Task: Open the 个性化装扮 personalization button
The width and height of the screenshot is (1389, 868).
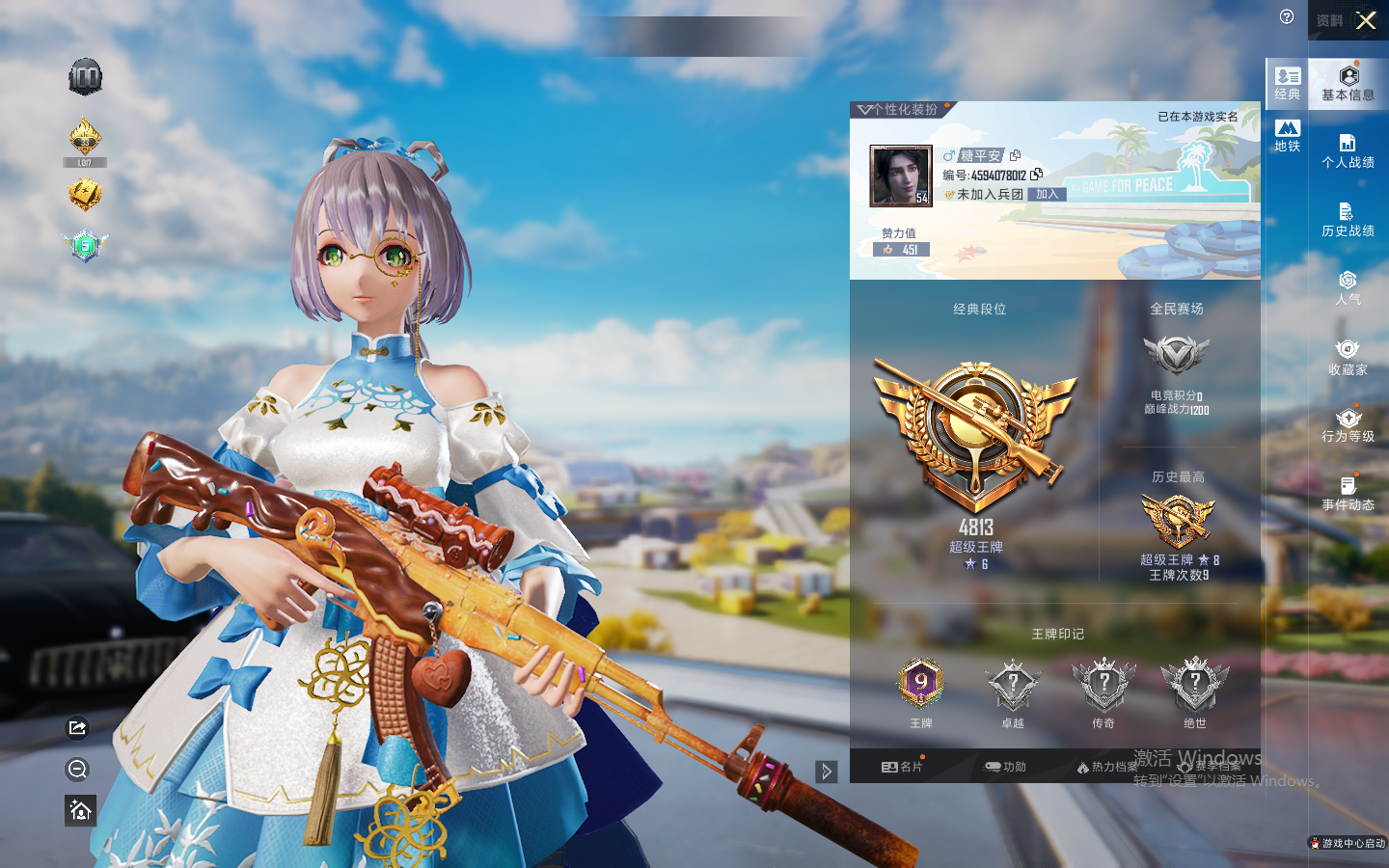Action: click(x=900, y=110)
